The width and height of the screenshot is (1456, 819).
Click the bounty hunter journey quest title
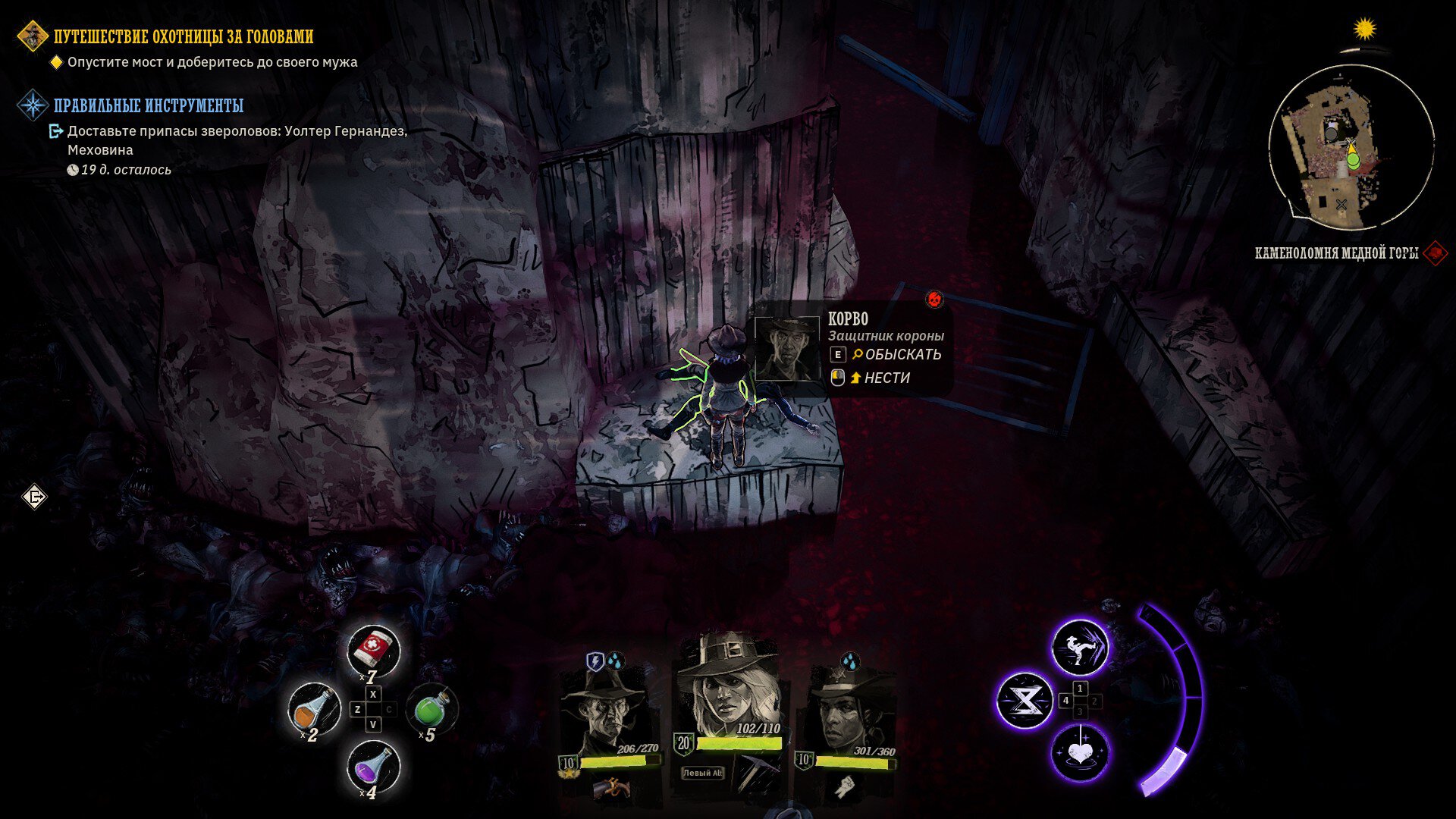click(184, 36)
